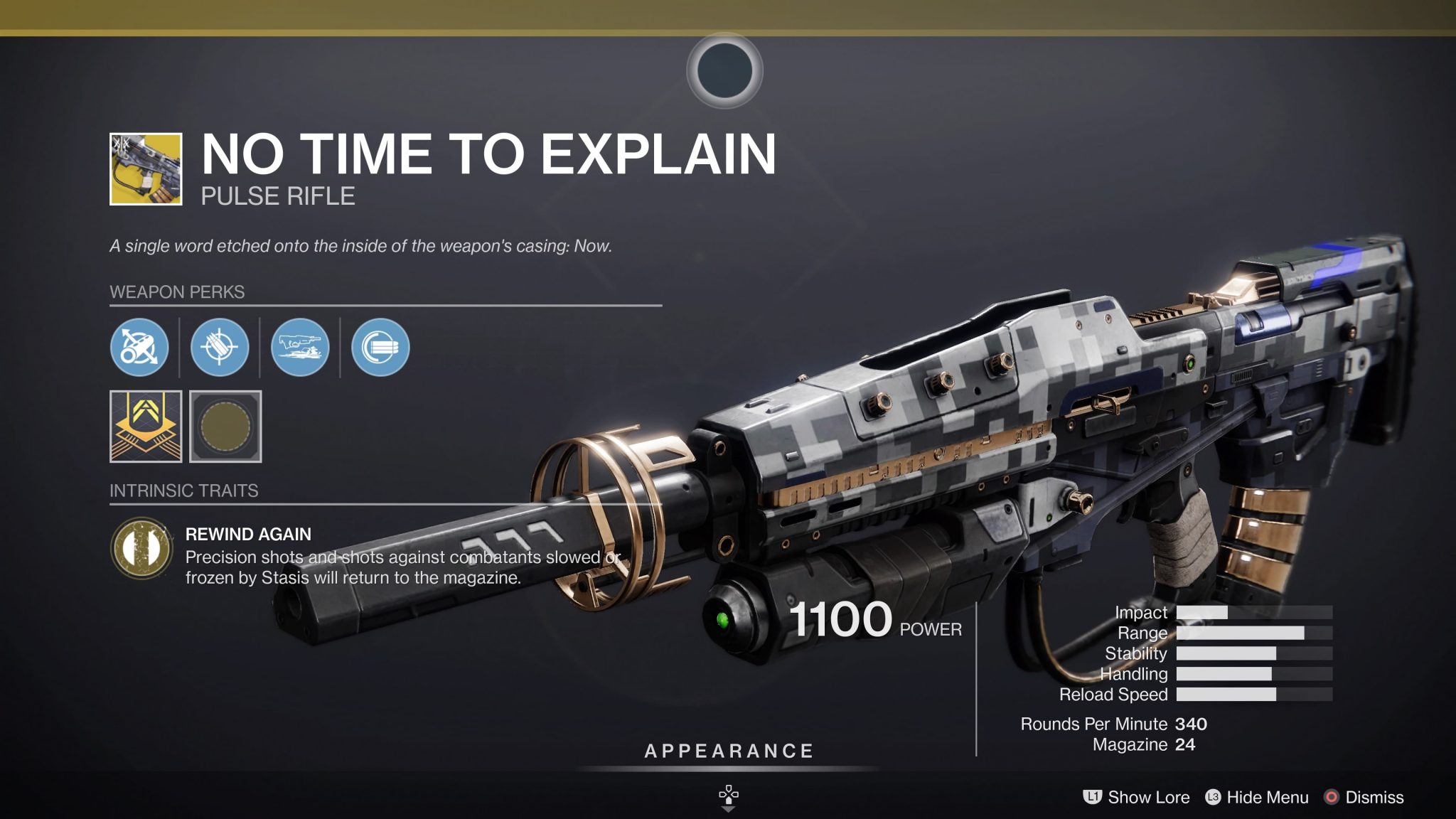Click the No Time to Explain weapon thumbnail
This screenshot has width=1456, height=819.
146,169
